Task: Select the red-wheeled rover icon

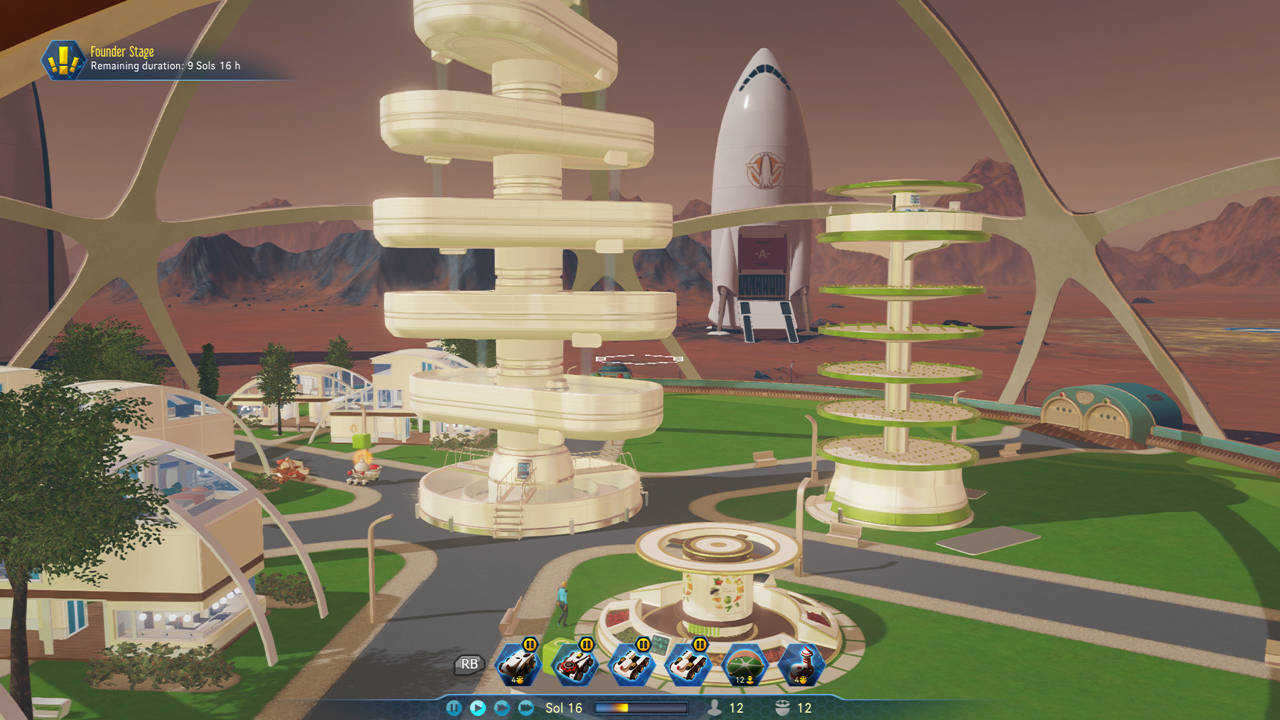Action: tap(575, 663)
